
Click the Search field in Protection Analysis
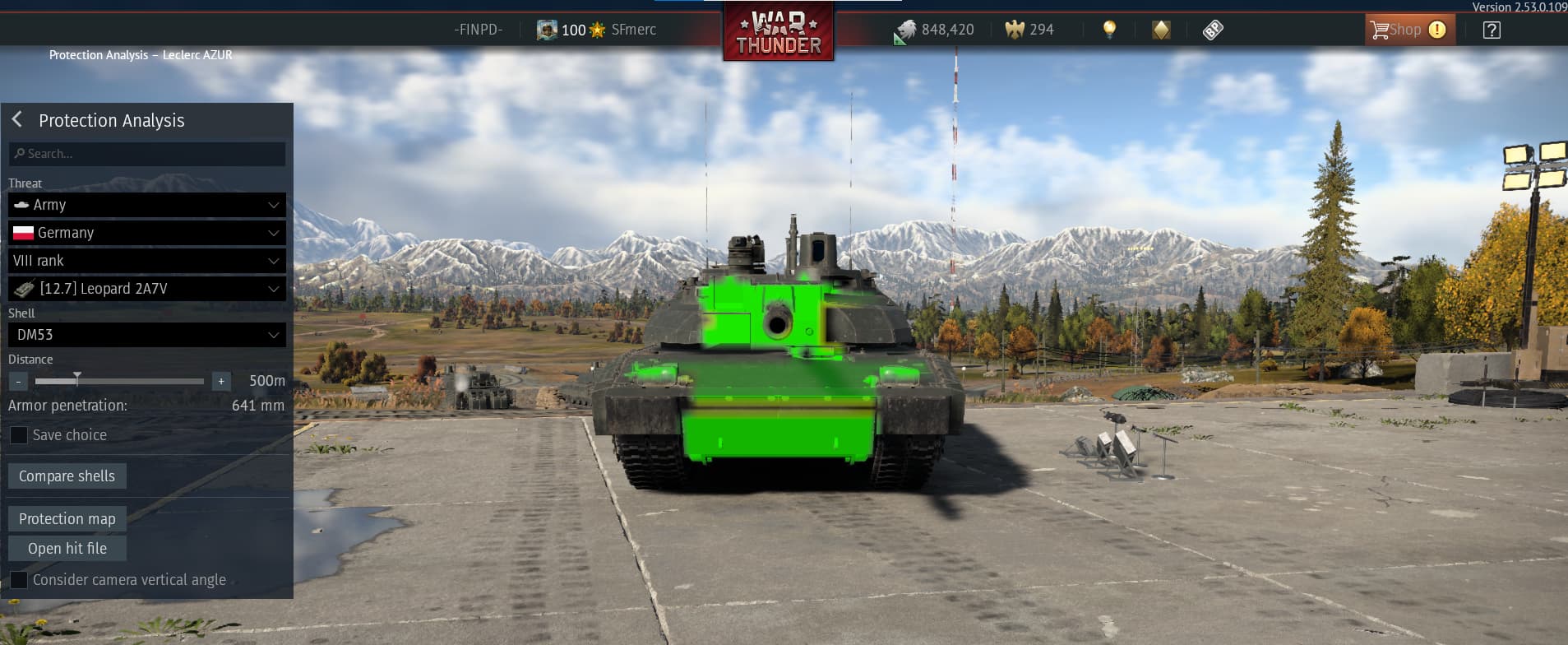coord(148,154)
